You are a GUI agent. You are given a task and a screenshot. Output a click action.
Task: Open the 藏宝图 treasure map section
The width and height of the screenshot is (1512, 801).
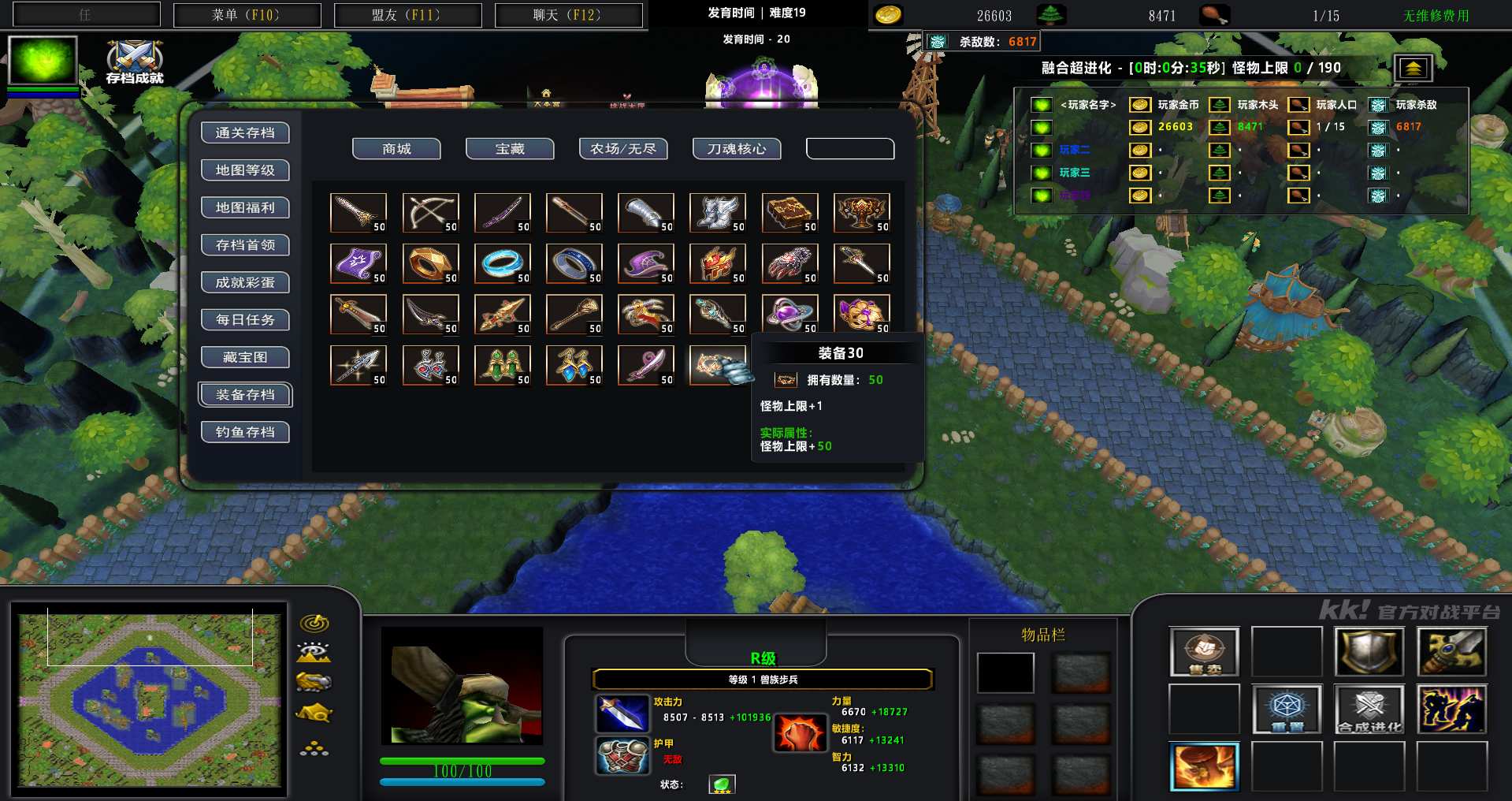[245, 358]
